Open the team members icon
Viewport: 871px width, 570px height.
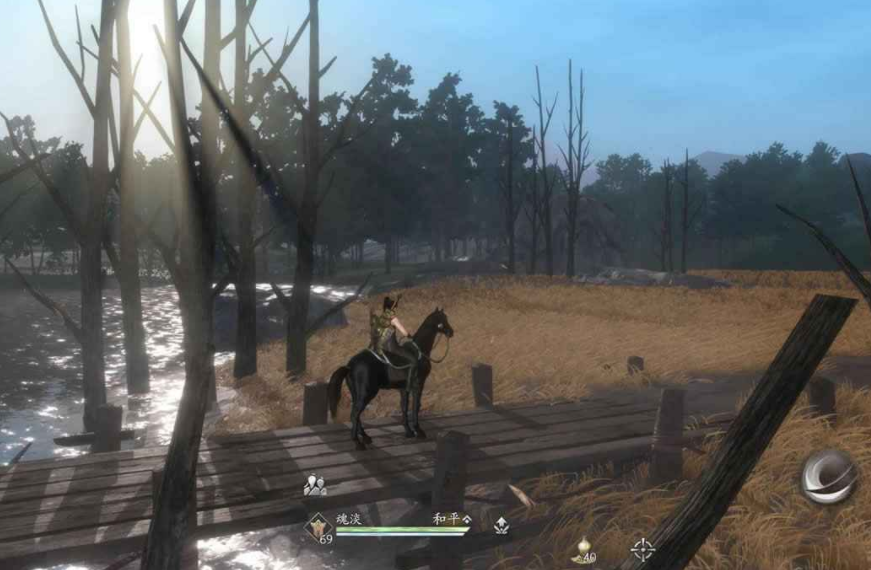click(315, 485)
